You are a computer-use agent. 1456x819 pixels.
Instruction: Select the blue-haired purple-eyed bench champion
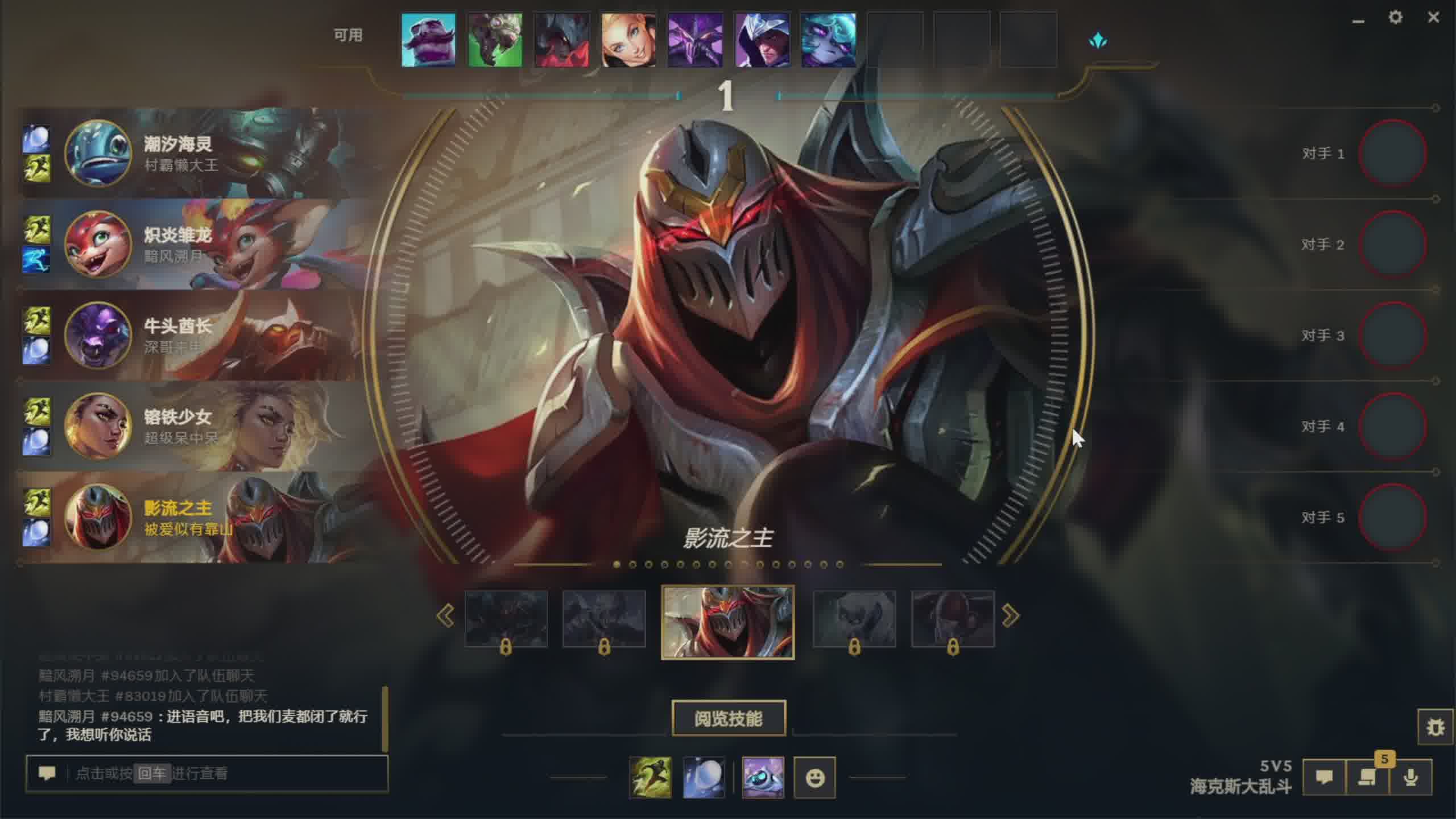(828, 40)
